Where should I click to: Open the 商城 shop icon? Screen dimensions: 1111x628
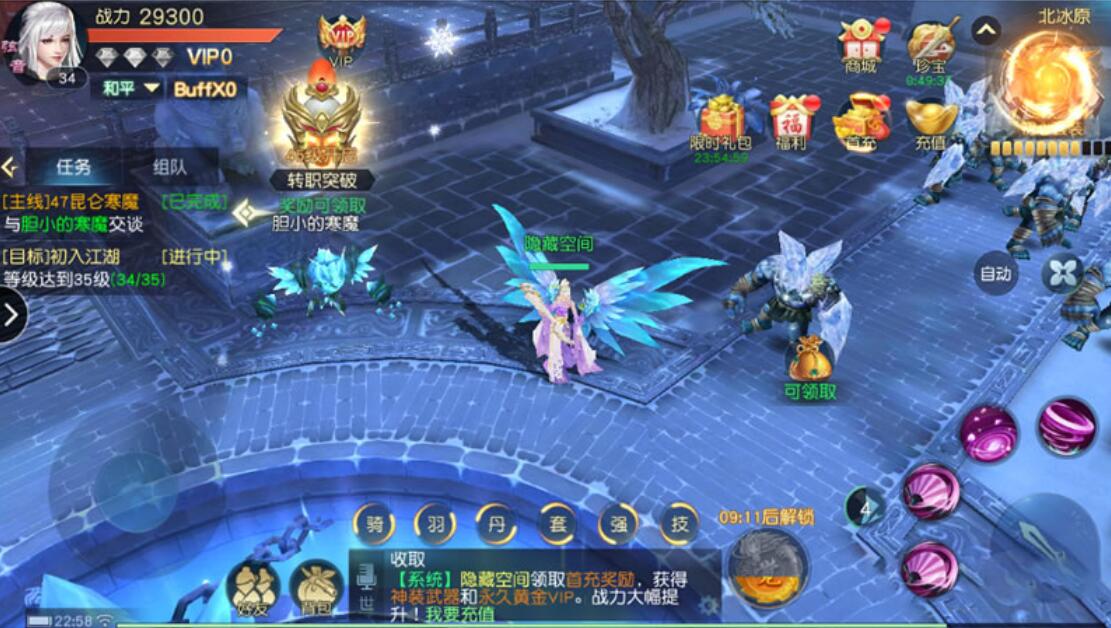tap(859, 43)
